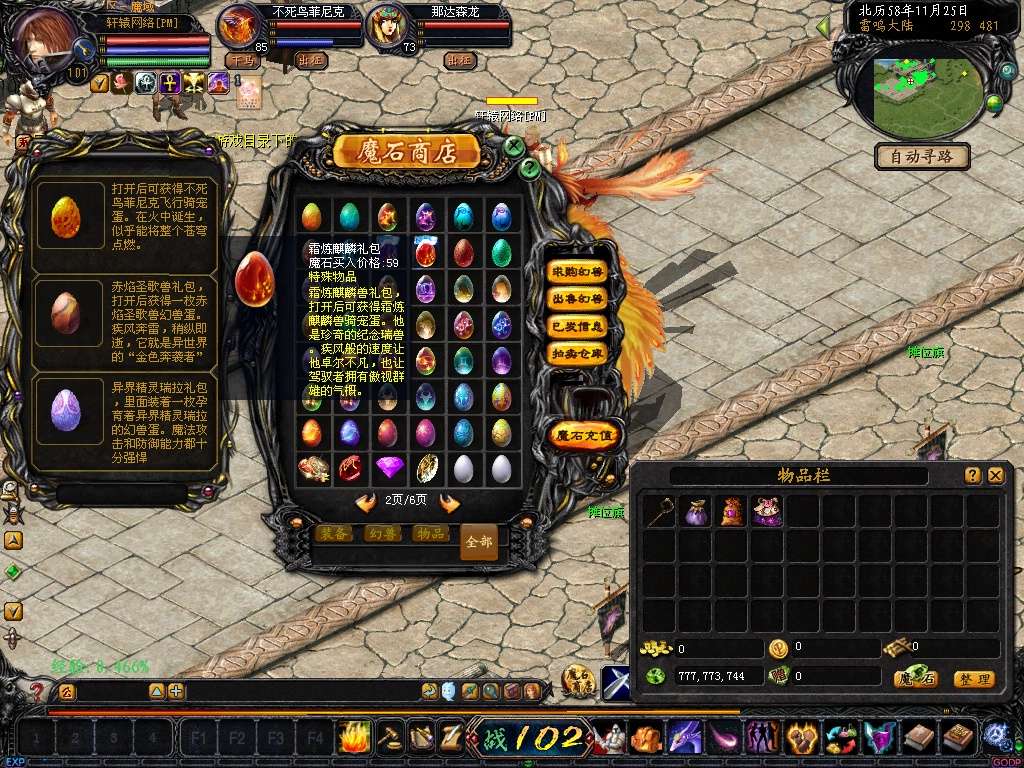The height and width of the screenshot is (768, 1024).
Task: Select the purple gem shop item
Action: [x=388, y=467]
